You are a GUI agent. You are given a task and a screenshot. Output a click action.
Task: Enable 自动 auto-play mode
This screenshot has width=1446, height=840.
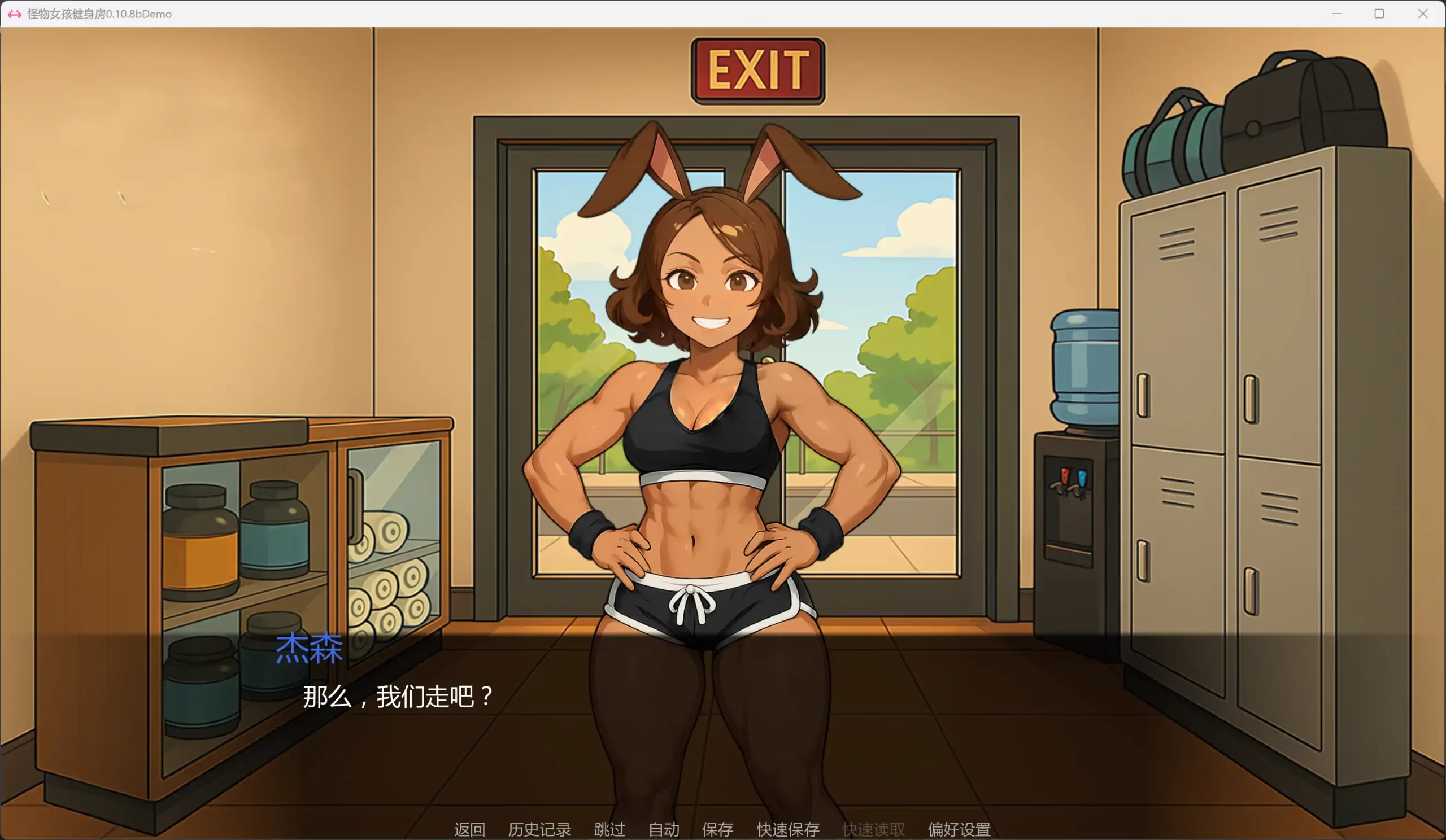(x=663, y=830)
